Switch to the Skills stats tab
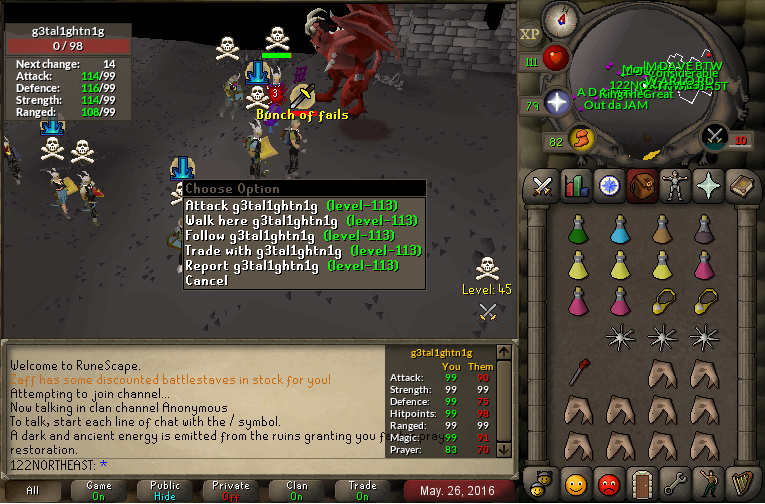Viewport: 765px width, 504px height. tap(575, 186)
